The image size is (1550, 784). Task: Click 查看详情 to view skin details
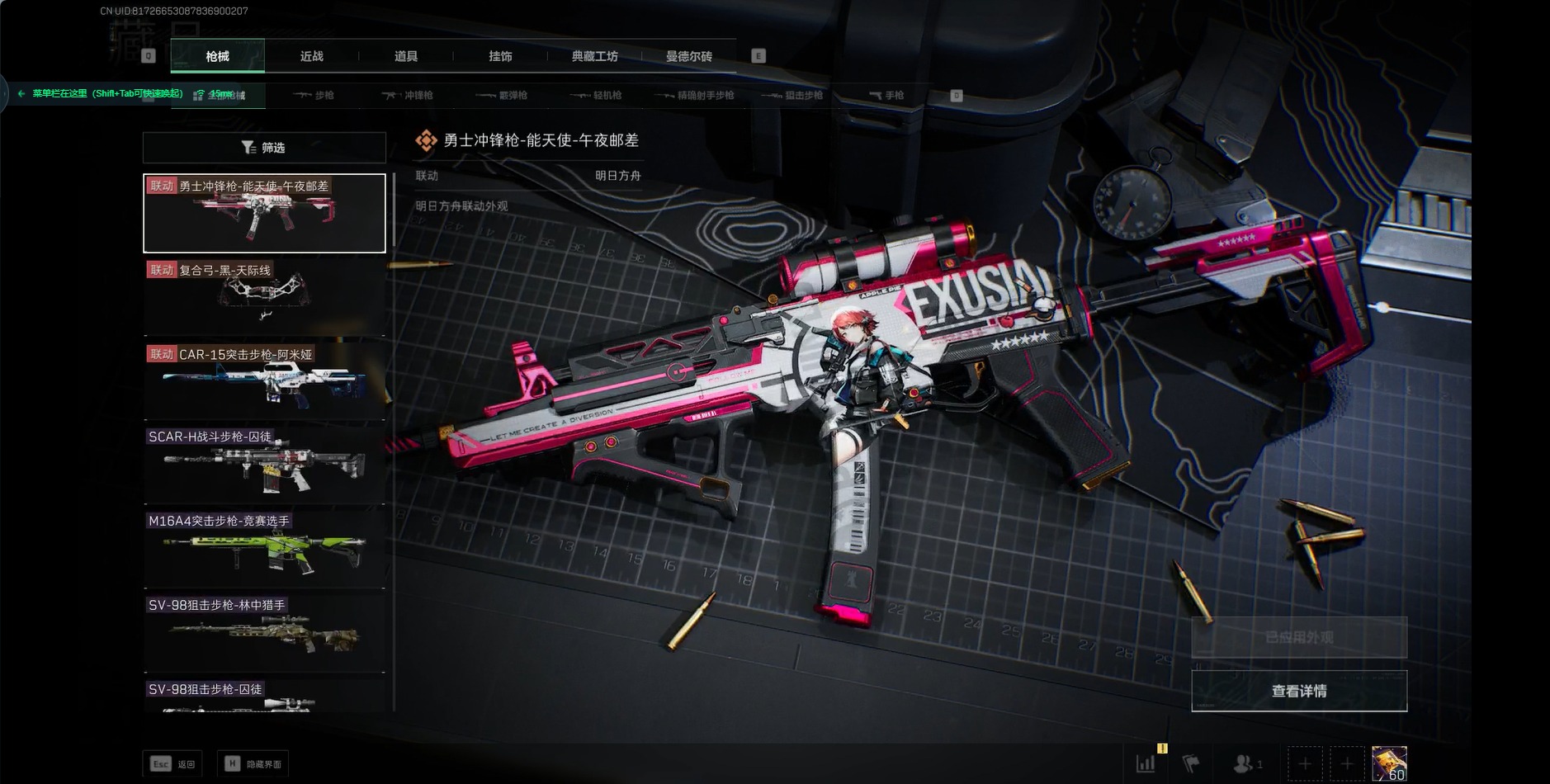1298,691
